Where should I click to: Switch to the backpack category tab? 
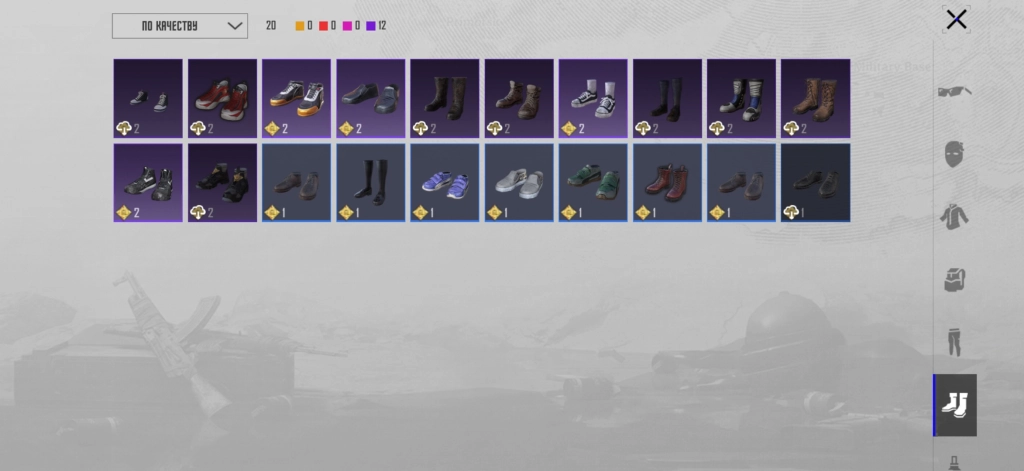tap(955, 279)
